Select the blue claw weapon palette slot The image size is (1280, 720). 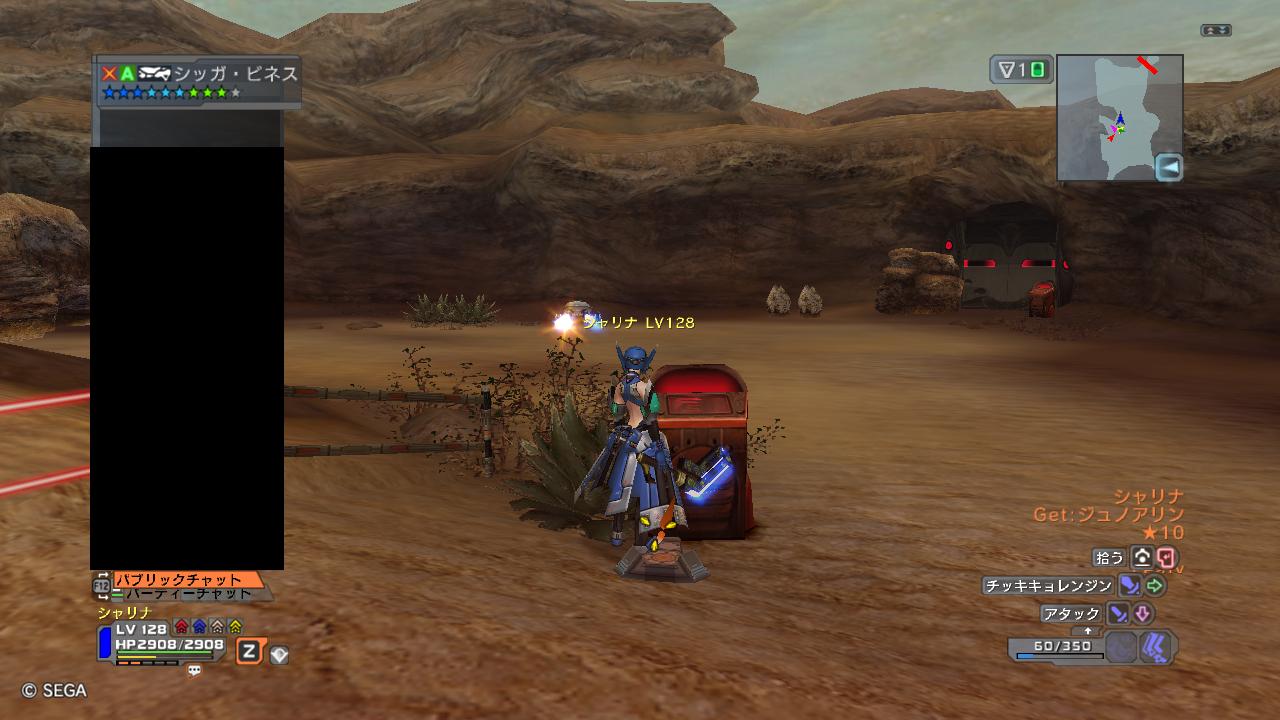tap(1158, 647)
